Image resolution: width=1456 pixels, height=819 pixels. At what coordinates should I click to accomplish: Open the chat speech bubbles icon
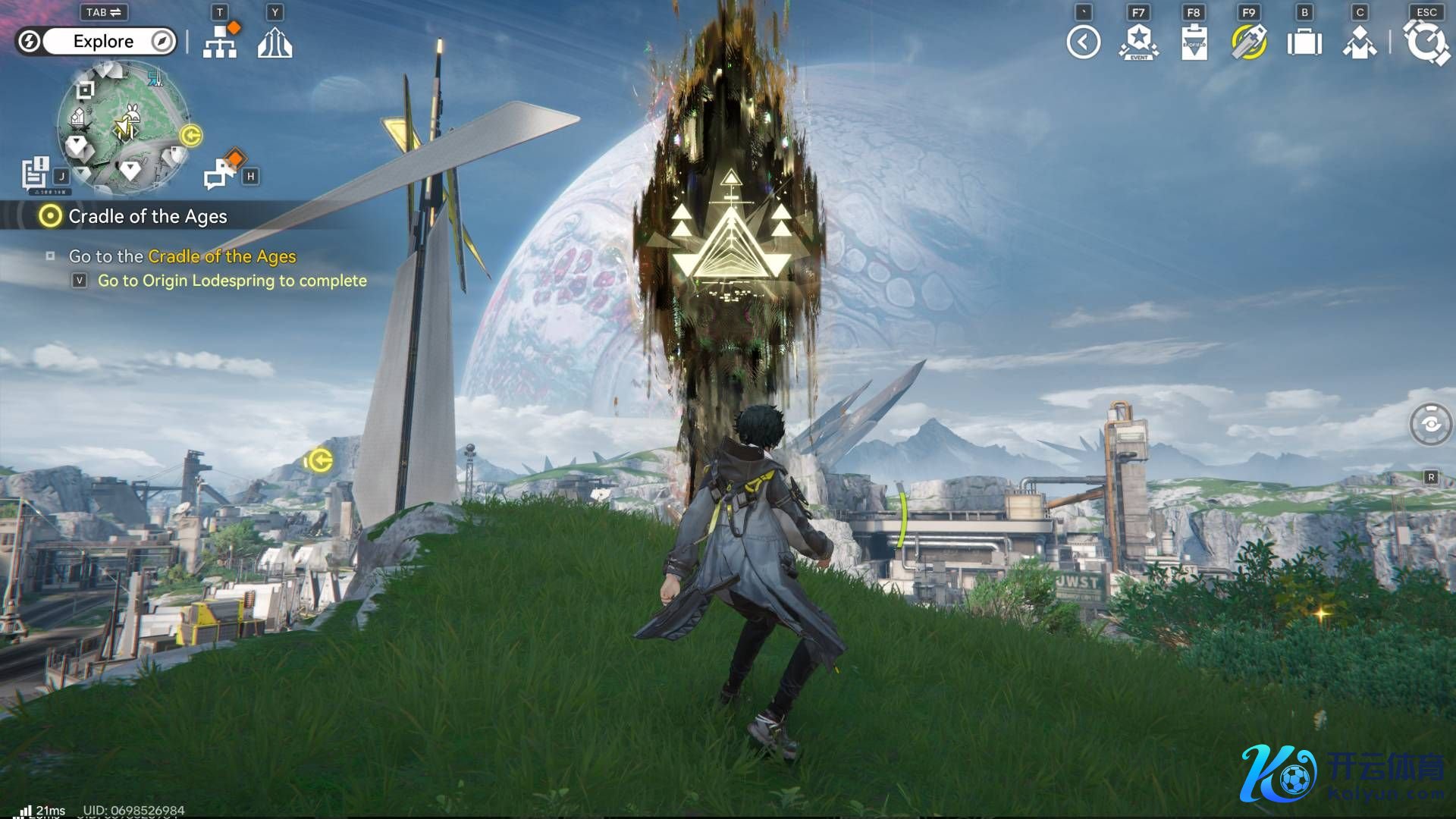click(221, 172)
